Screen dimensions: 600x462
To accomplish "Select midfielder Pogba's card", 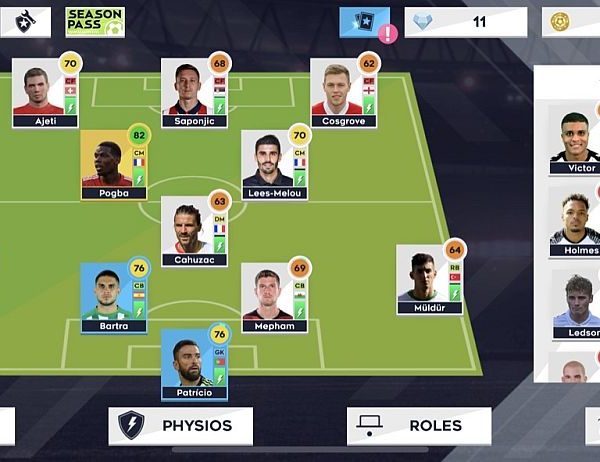I will coord(114,164).
